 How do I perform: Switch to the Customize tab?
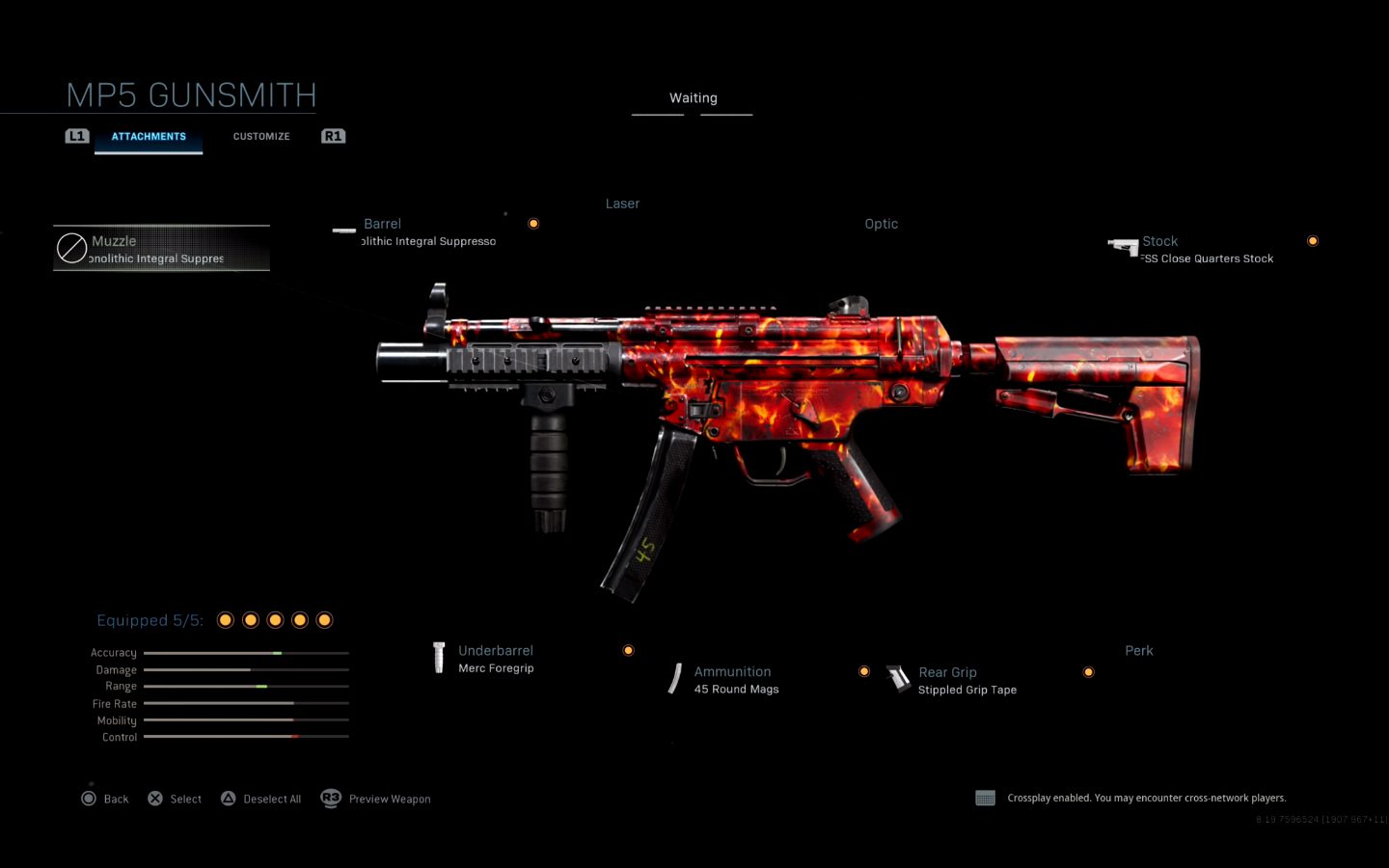pos(260,137)
